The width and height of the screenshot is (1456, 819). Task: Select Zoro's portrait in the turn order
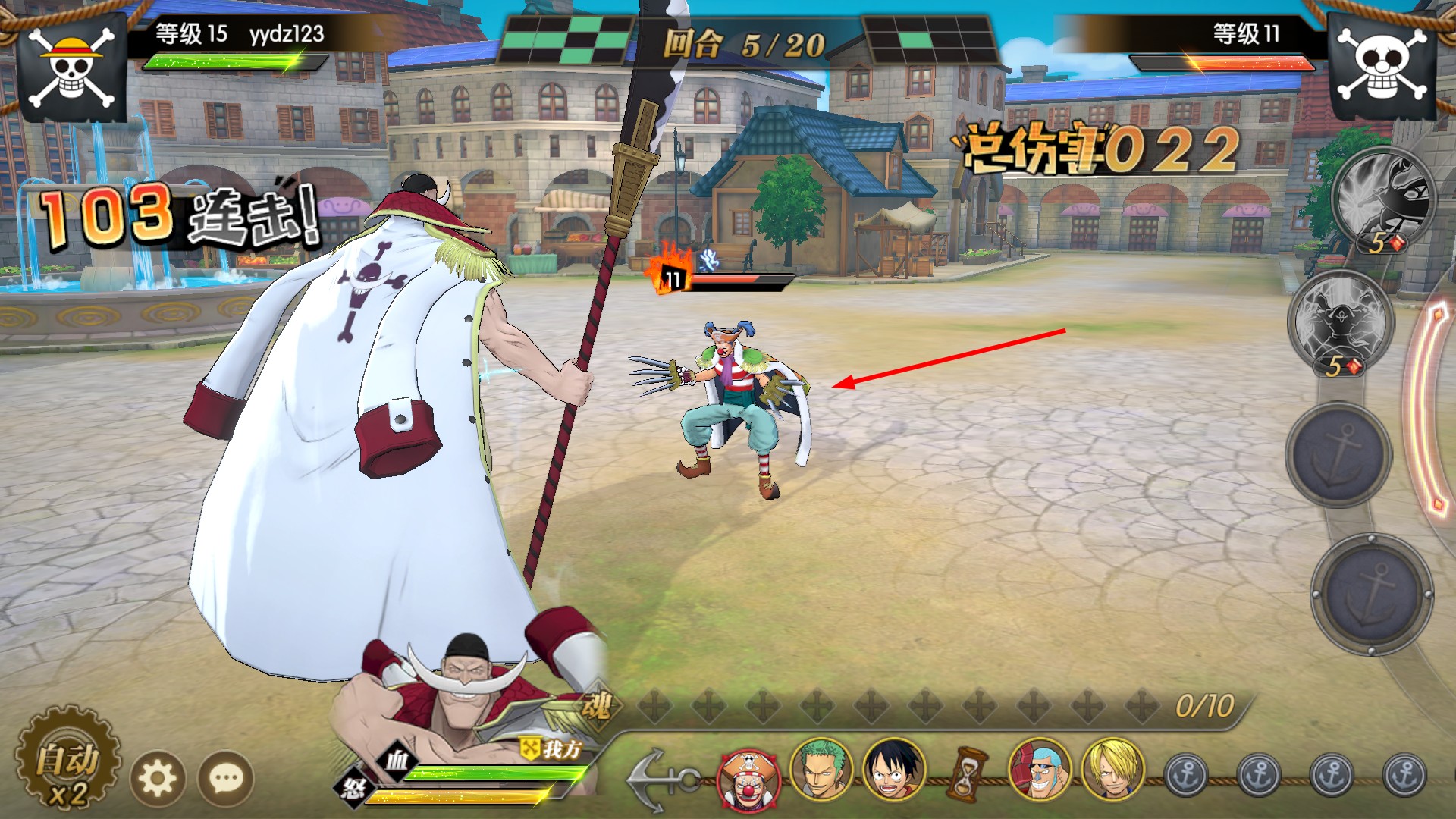821,769
